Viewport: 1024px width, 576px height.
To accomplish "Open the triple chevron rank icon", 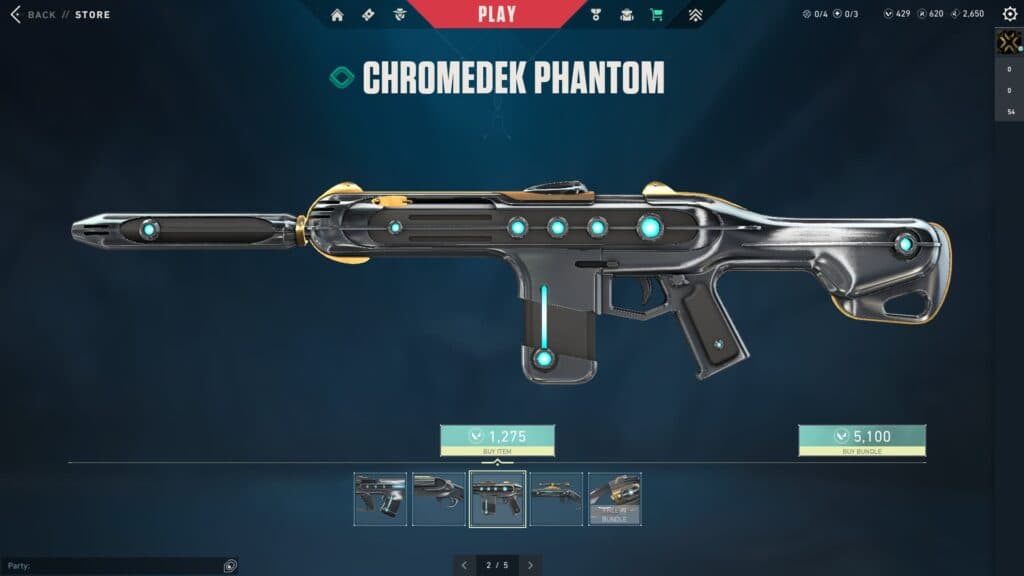I will coord(696,15).
